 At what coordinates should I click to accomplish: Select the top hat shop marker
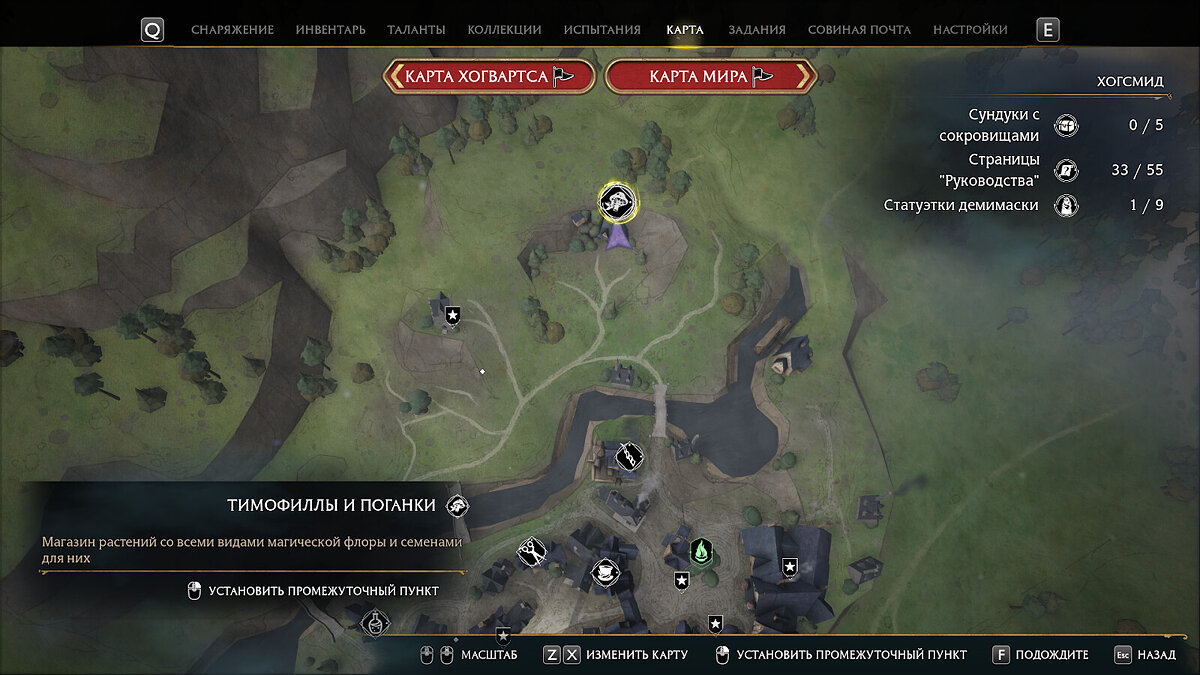(x=604, y=573)
